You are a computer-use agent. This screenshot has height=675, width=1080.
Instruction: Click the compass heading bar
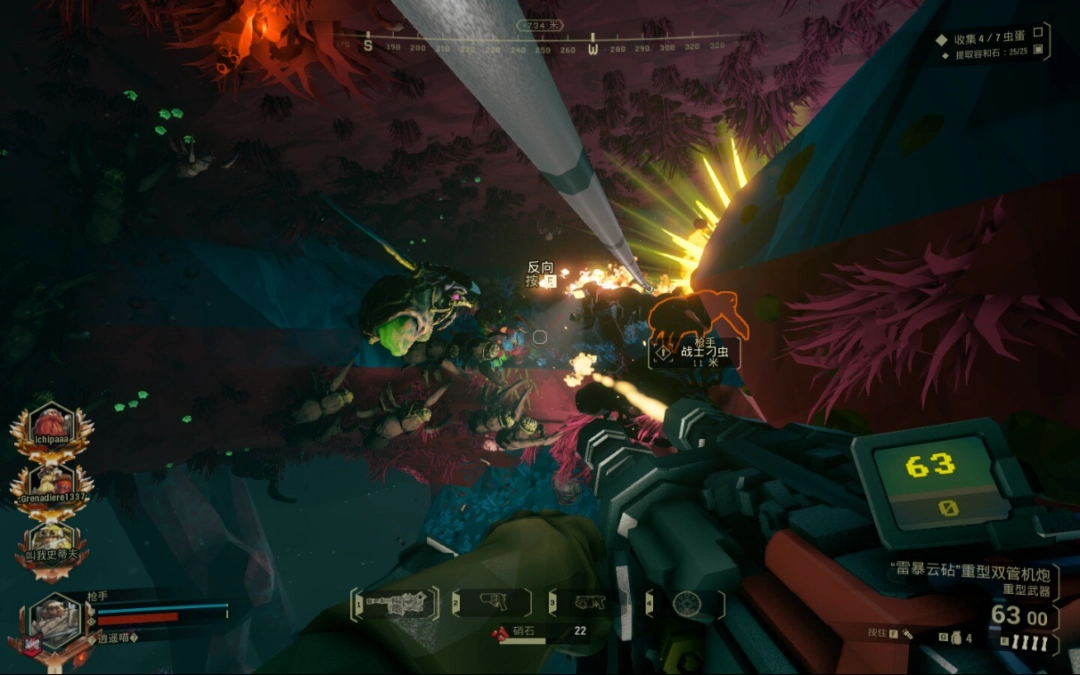[545, 46]
